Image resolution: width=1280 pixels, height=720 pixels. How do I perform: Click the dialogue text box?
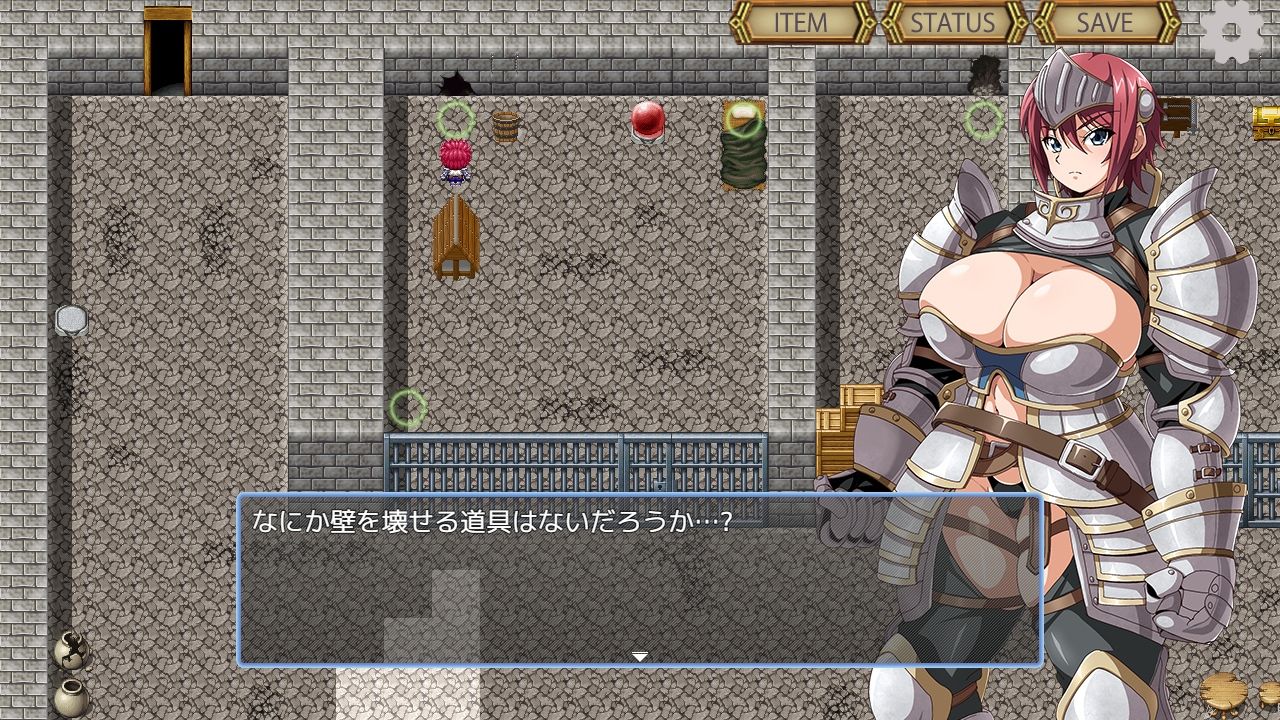tap(640, 575)
